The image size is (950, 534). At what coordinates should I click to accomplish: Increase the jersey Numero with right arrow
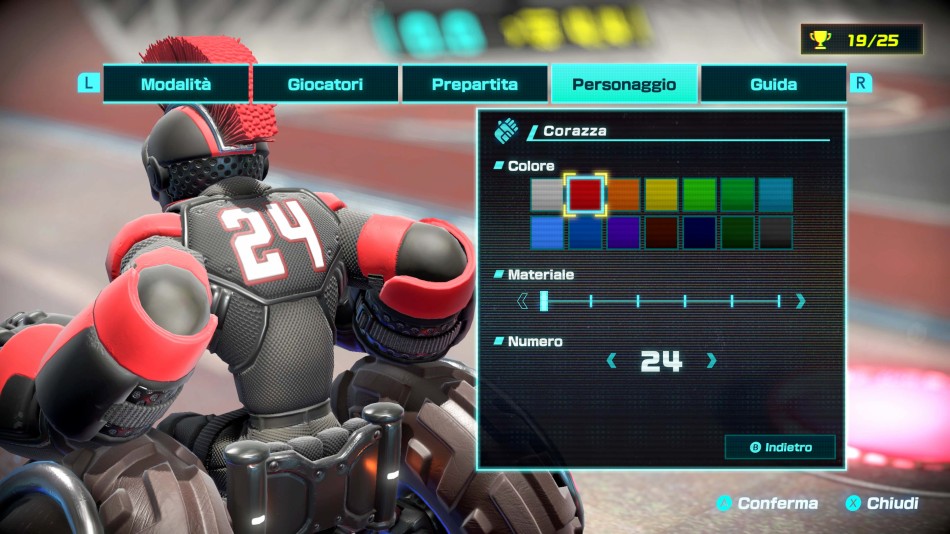pos(712,361)
